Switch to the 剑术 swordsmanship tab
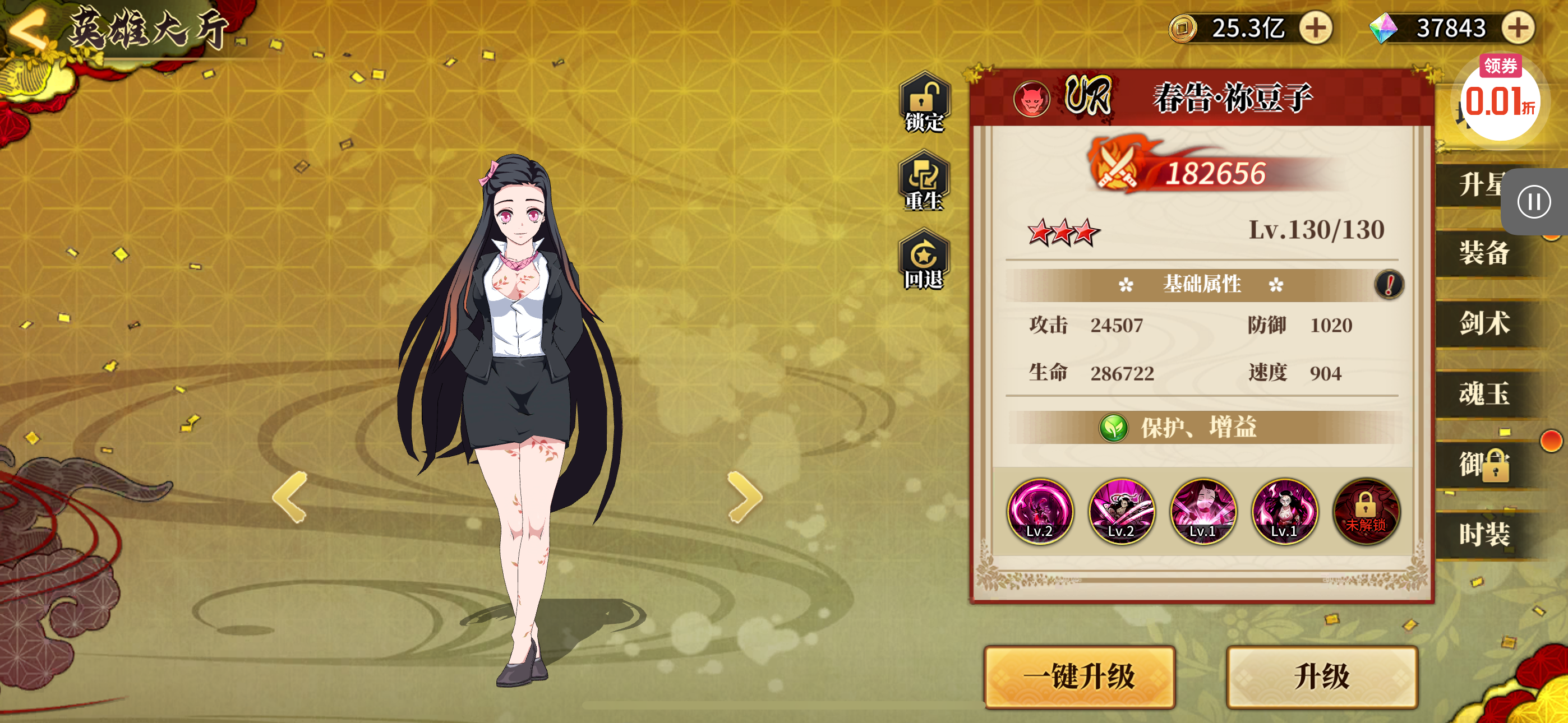This screenshot has width=1568, height=723. tap(1484, 323)
